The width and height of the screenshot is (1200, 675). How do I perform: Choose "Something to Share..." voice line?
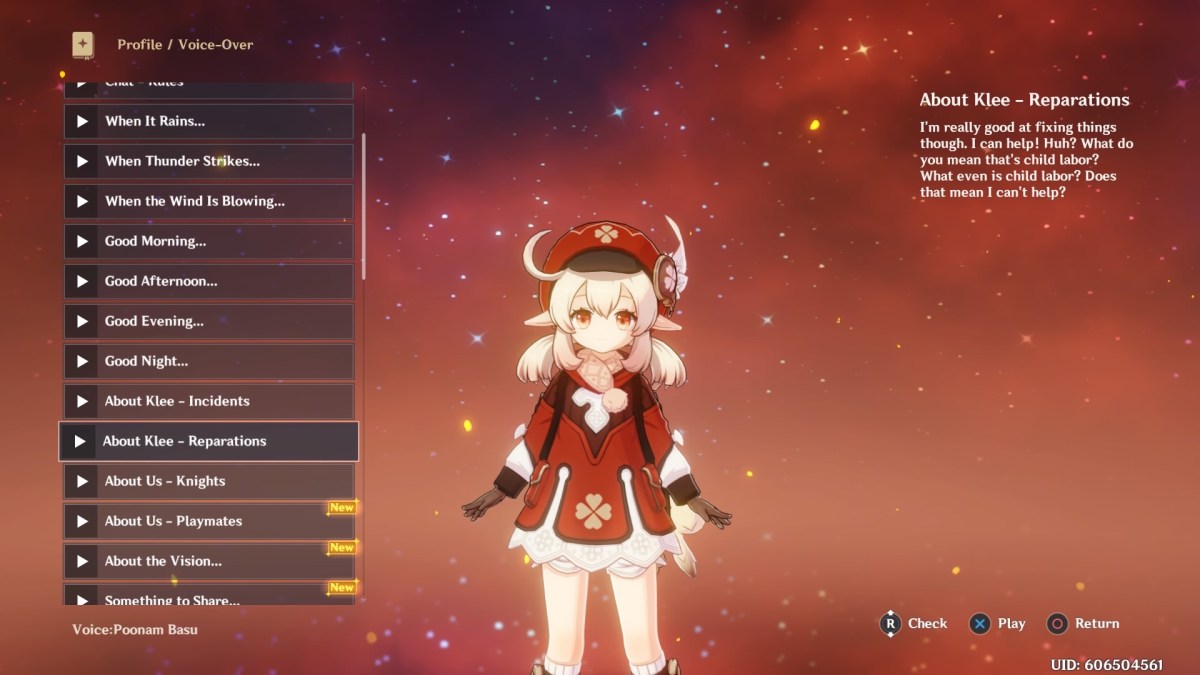point(208,597)
